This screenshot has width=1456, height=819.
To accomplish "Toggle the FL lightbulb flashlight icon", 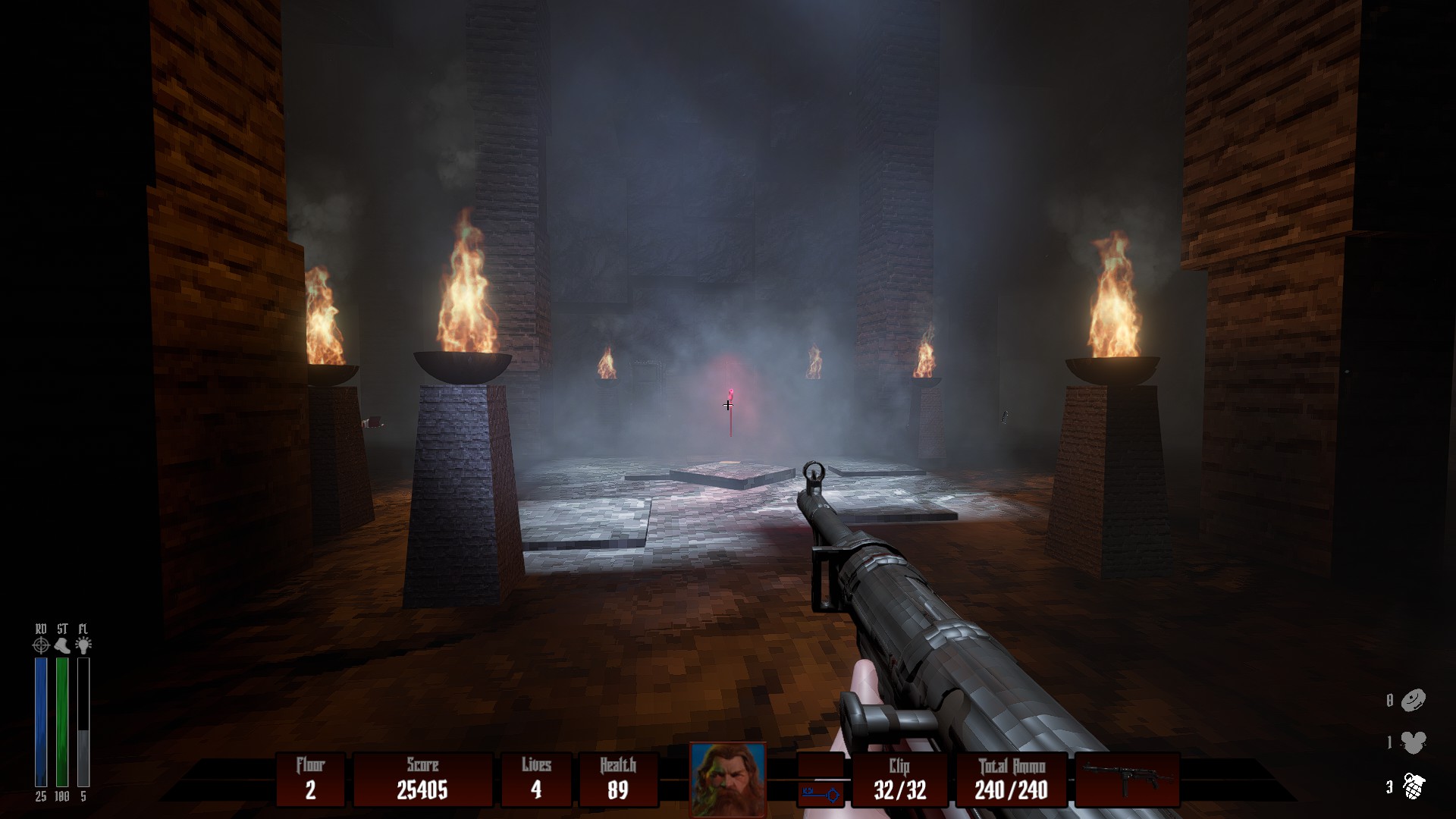I will pos(83,645).
